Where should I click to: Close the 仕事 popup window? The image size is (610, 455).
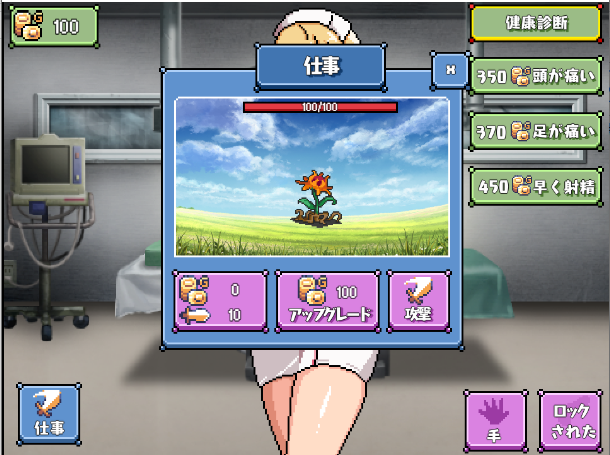[450, 70]
